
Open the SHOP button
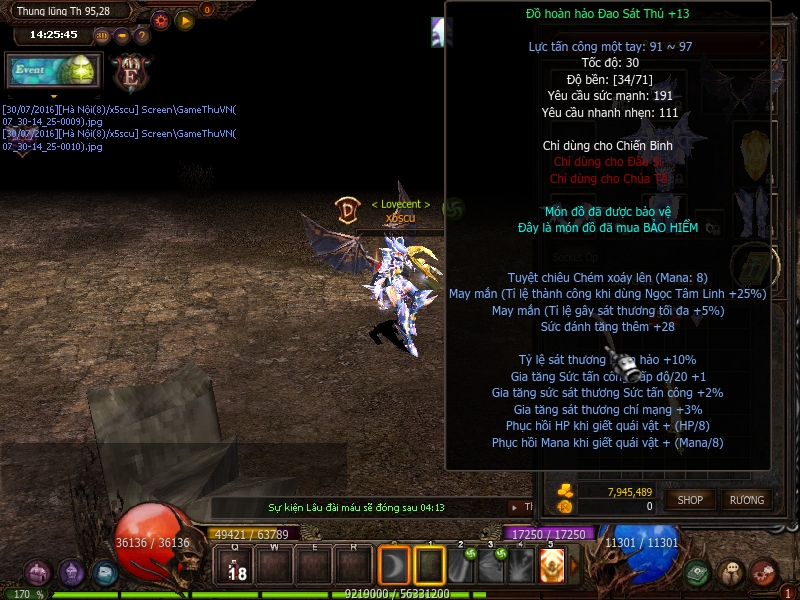pos(690,499)
